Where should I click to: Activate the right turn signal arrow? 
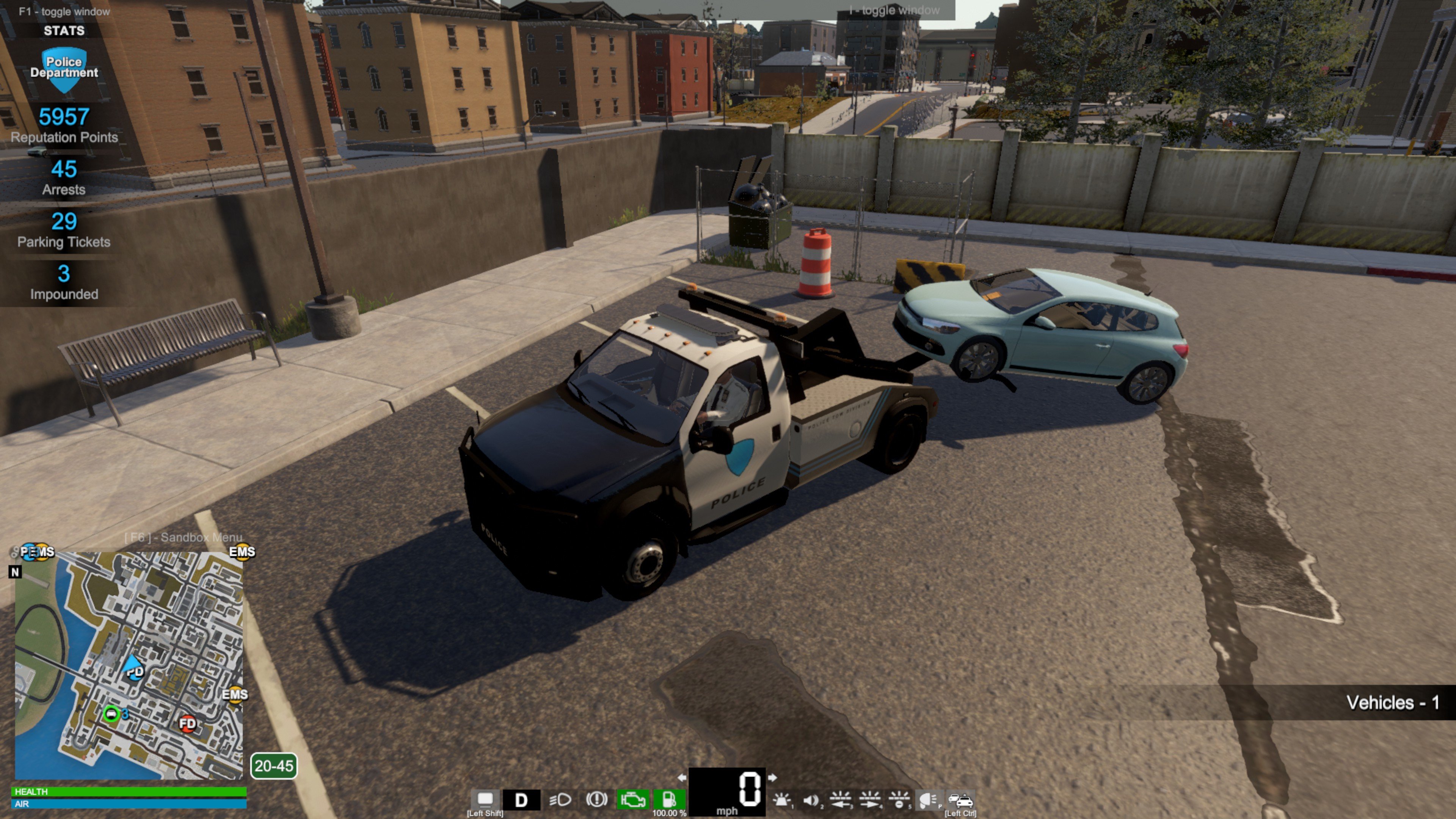click(x=772, y=778)
